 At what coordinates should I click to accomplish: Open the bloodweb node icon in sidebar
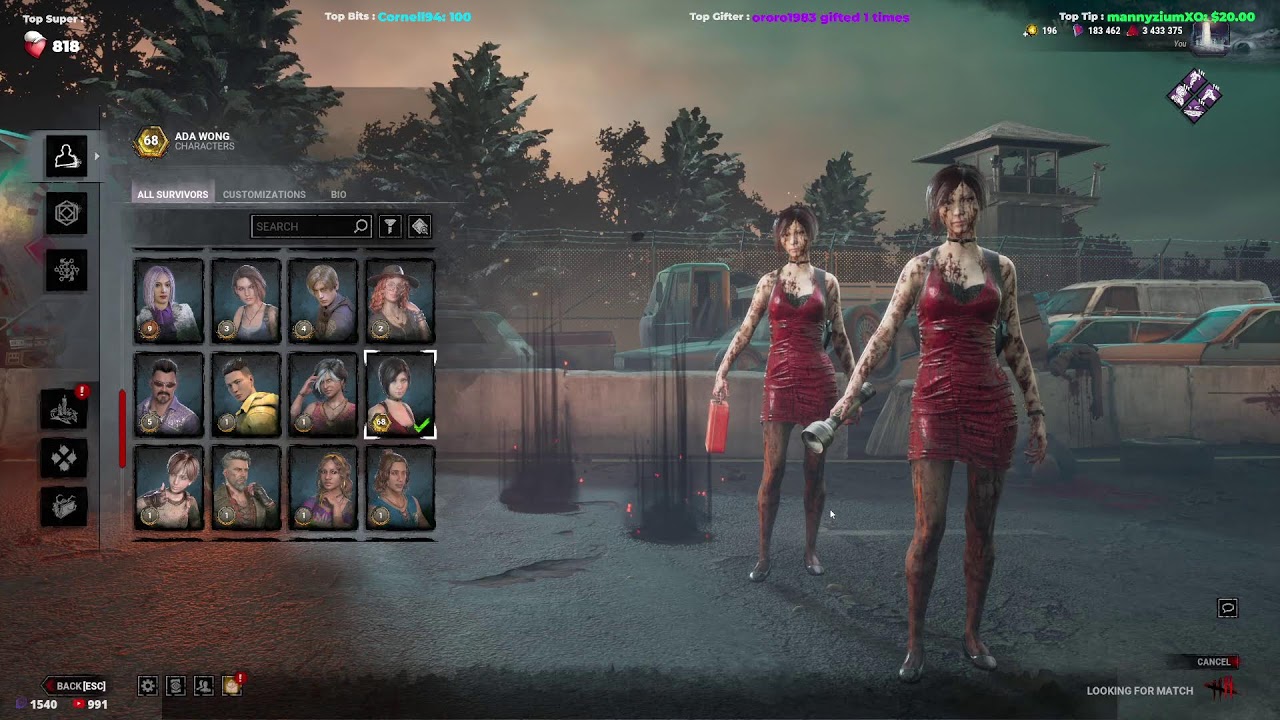[x=66, y=270]
